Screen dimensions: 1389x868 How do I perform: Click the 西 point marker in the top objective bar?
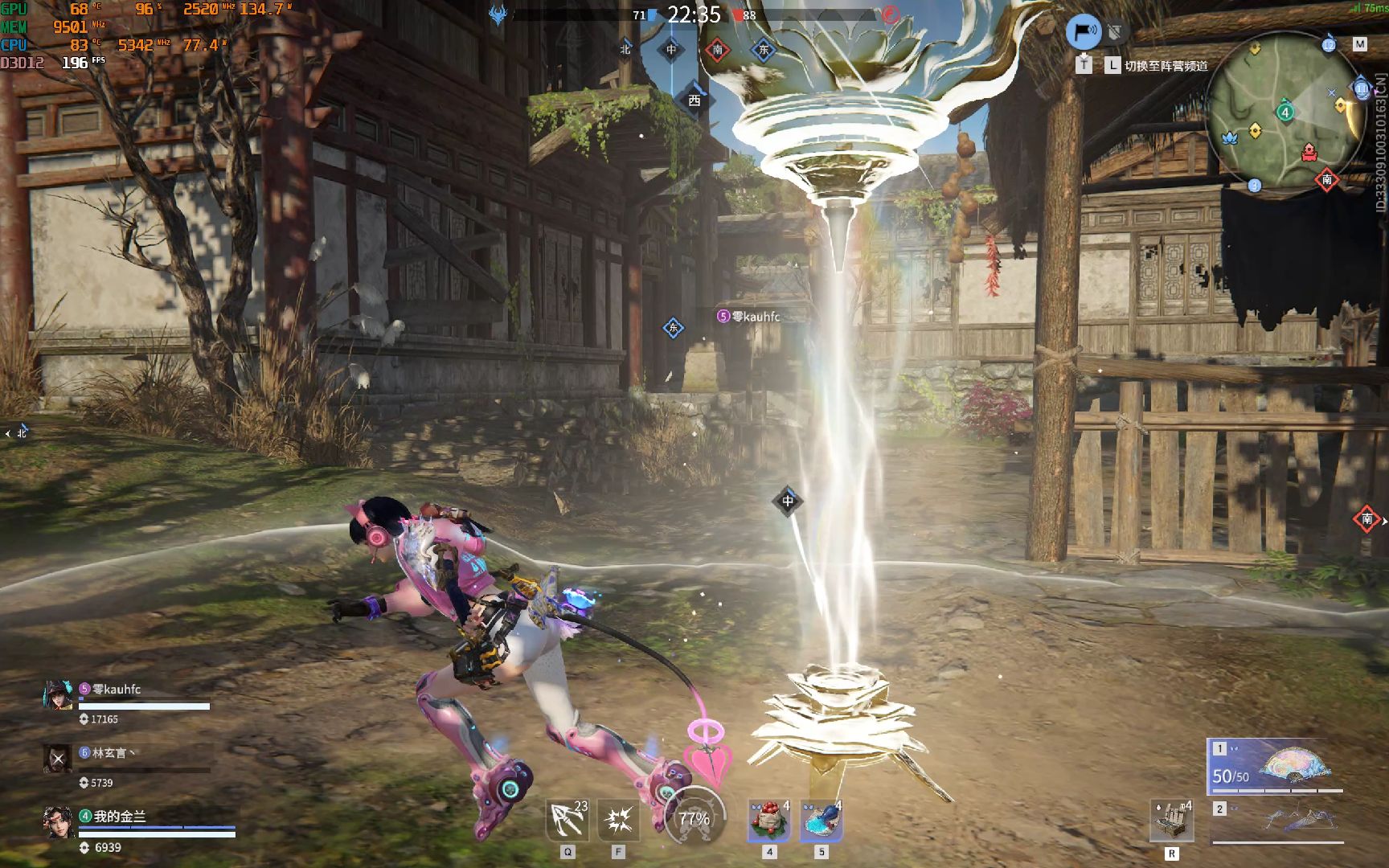click(x=694, y=100)
